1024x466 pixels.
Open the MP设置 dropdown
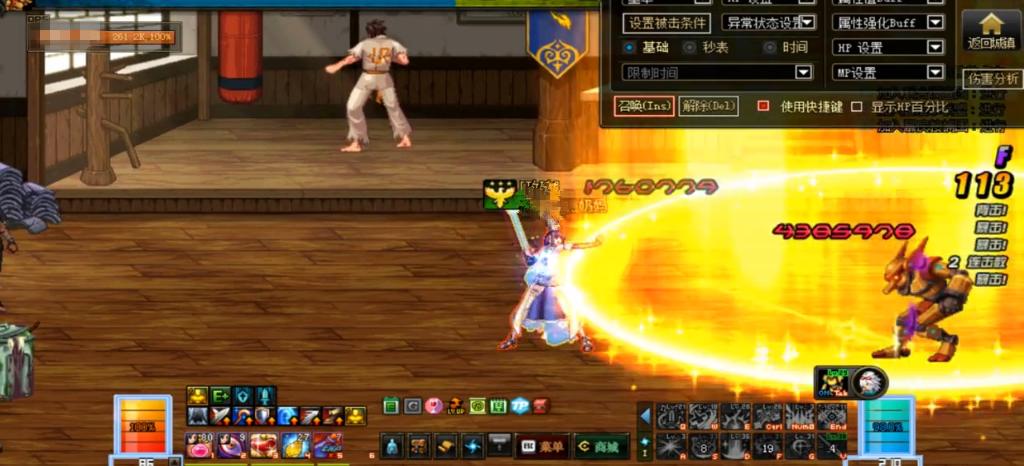(935, 72)
